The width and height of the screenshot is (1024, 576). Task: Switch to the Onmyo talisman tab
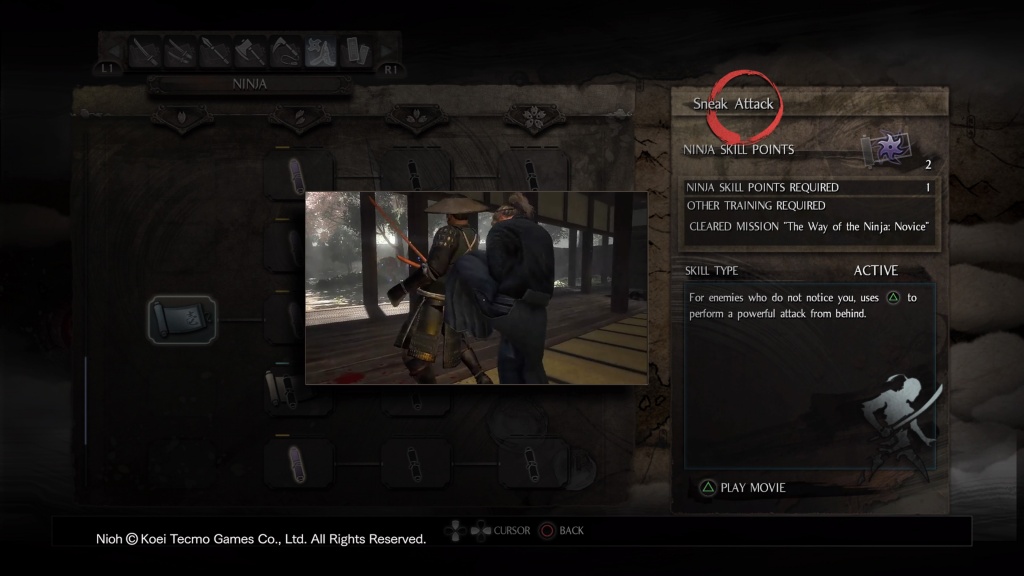pos(356,52)
